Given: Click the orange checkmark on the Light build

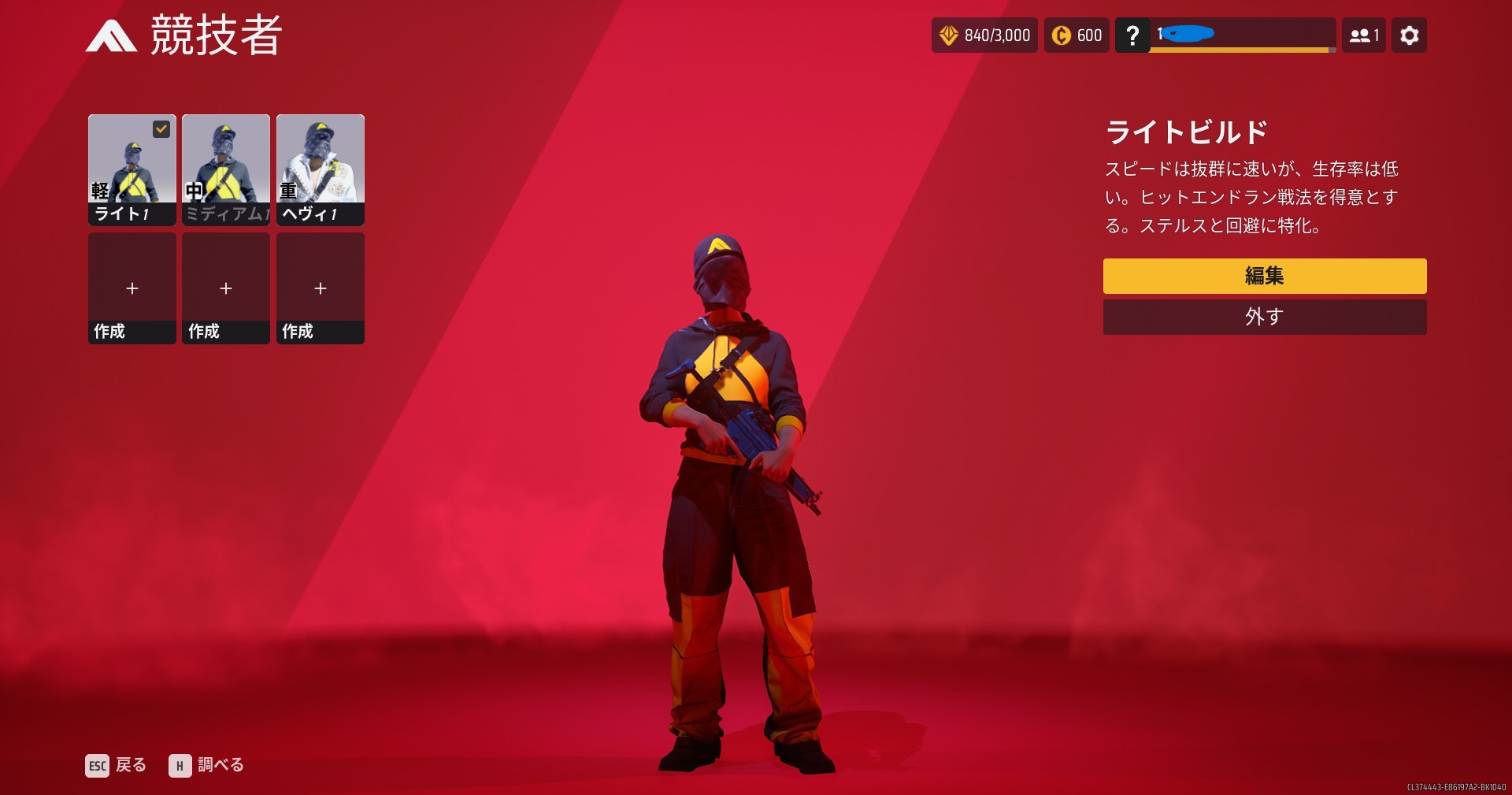Looking at the screenshot, I should 161,128.
